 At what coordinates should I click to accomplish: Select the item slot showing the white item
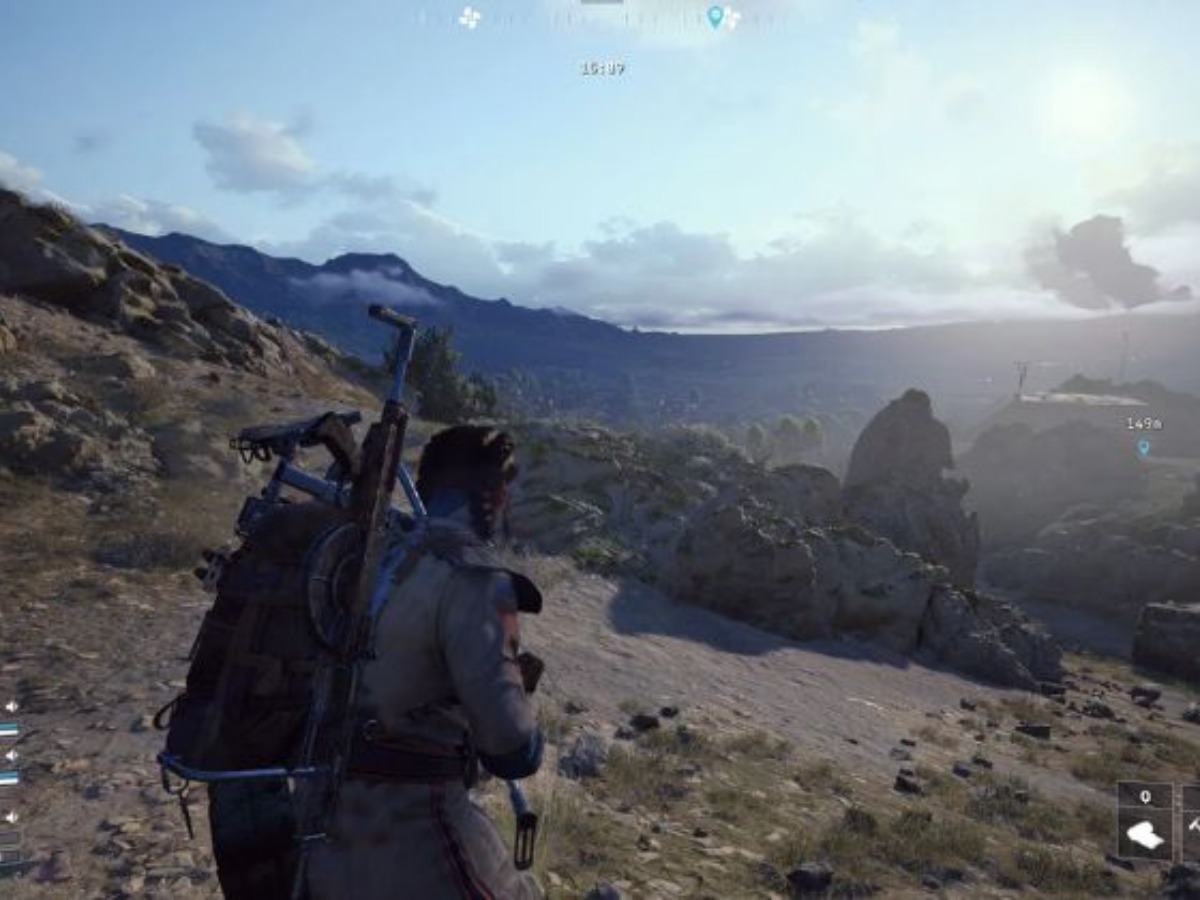click(1144, 834)
